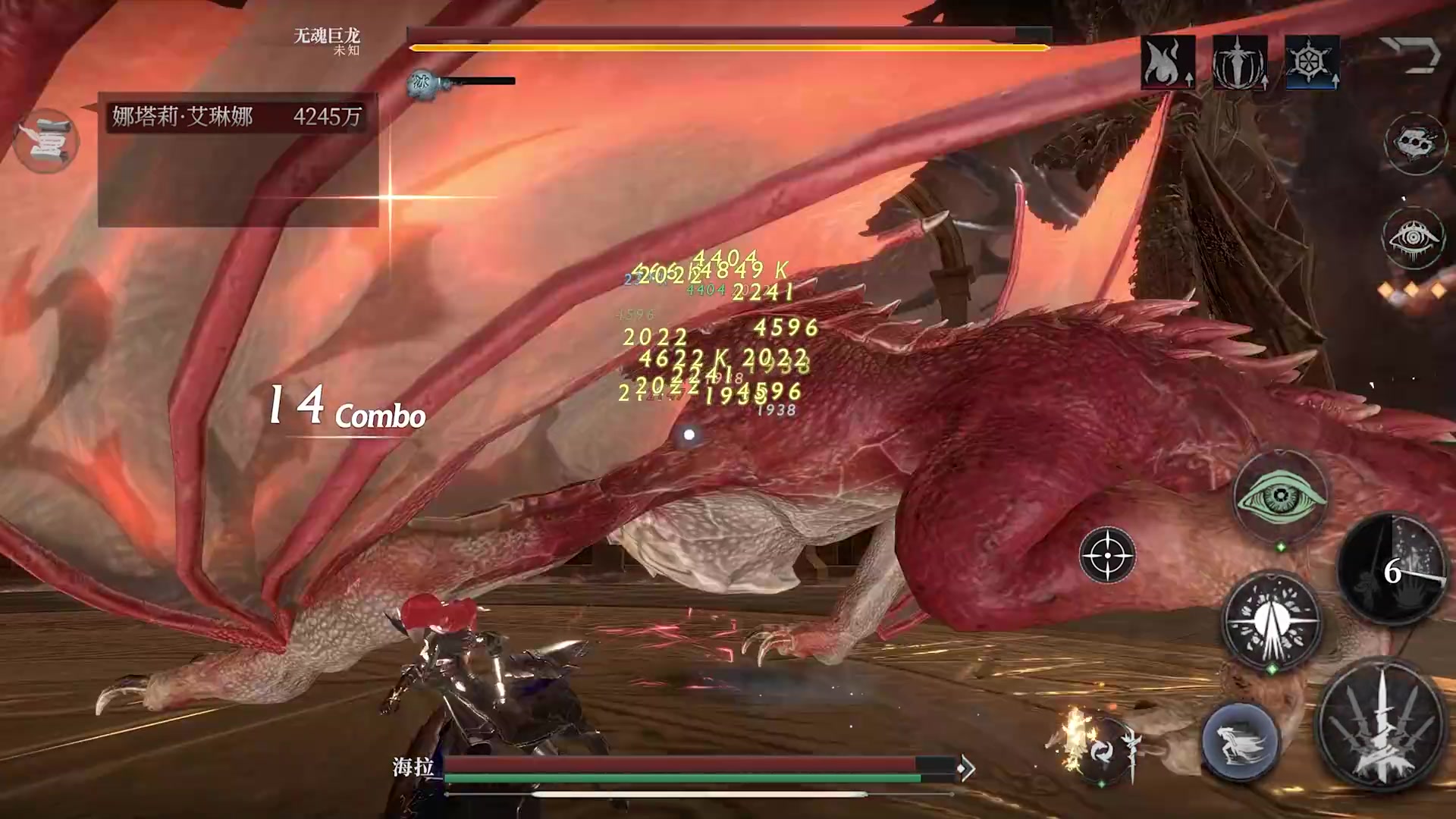
Task: Tap the skill on 6-second cooldown
Action: [x=1392, y=570]
